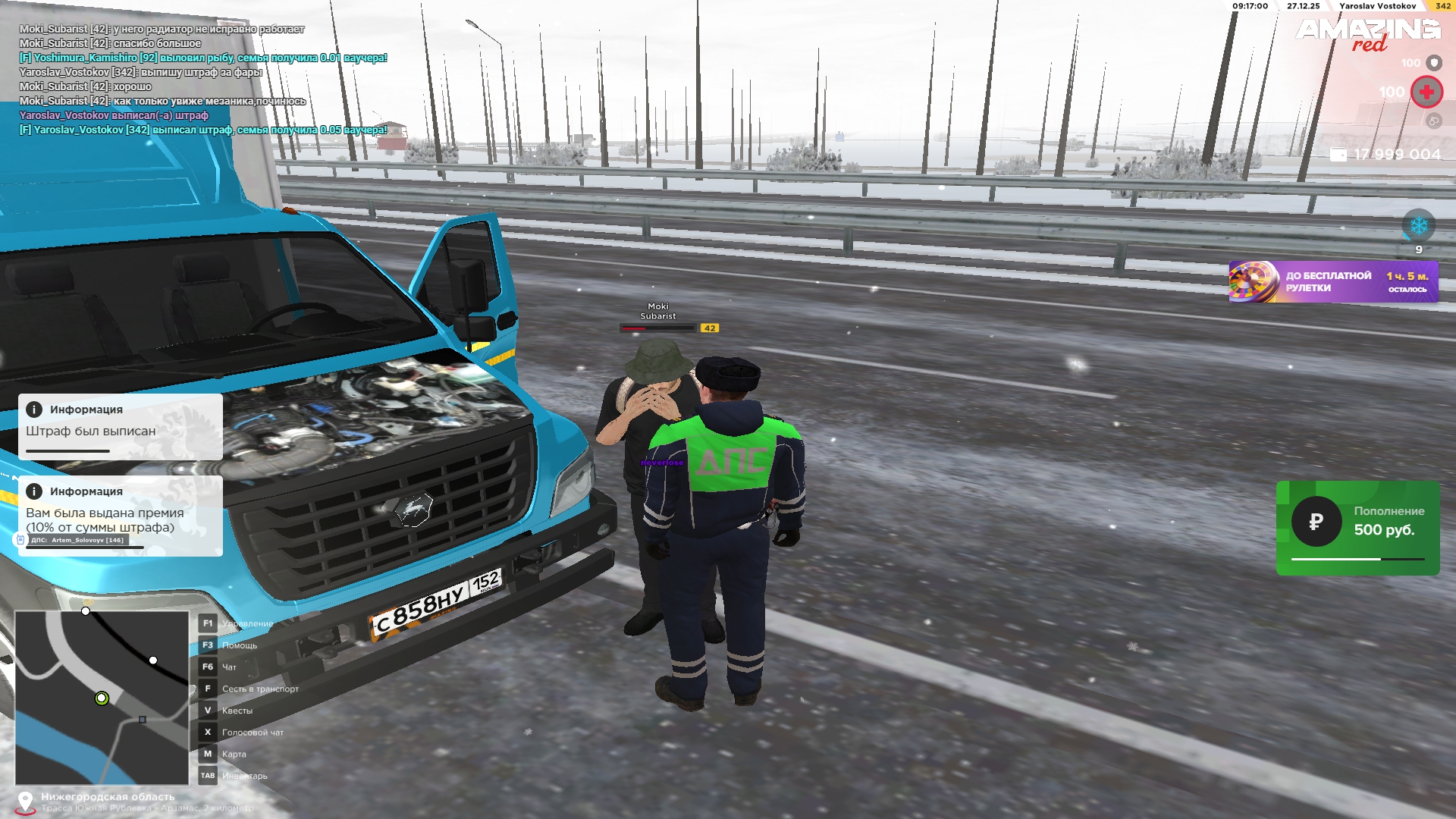This screenshot has height=819, width=1456.
Task: Click the chat message log
Action: tap(203, 80)
